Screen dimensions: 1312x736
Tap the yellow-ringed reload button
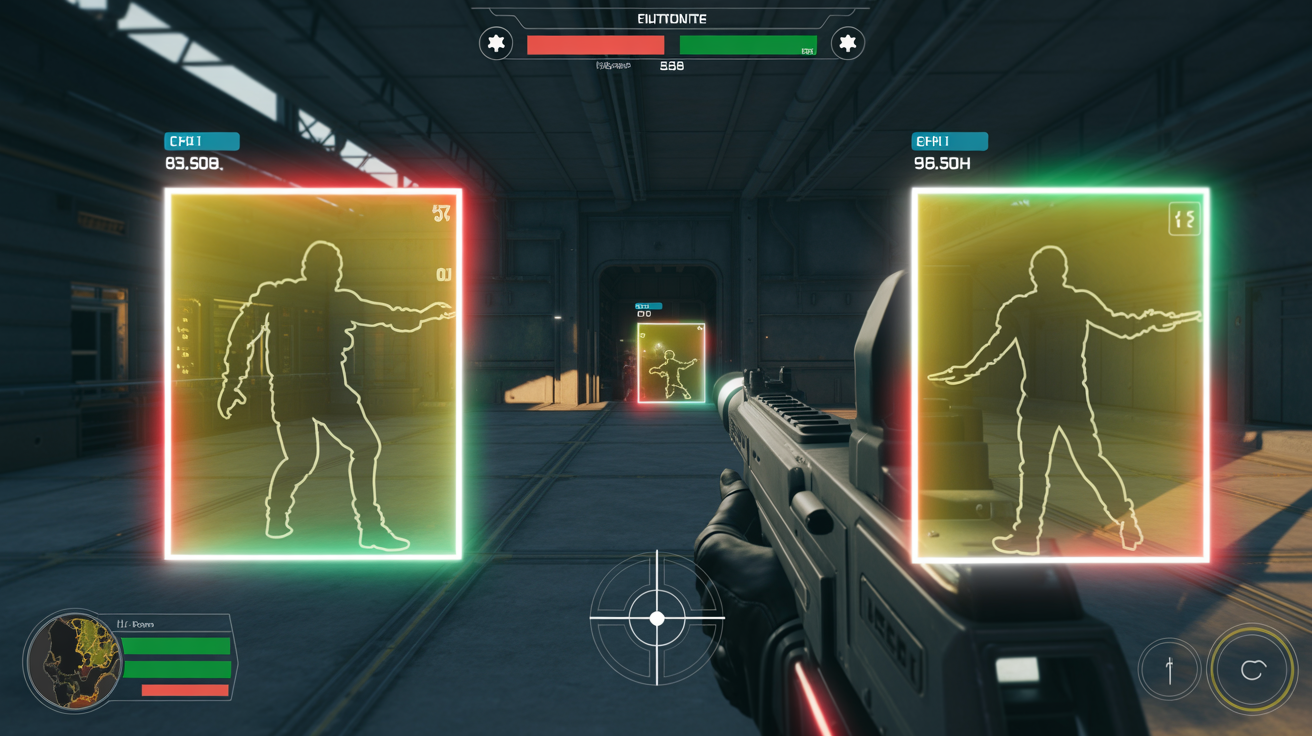pos(1252,670)
